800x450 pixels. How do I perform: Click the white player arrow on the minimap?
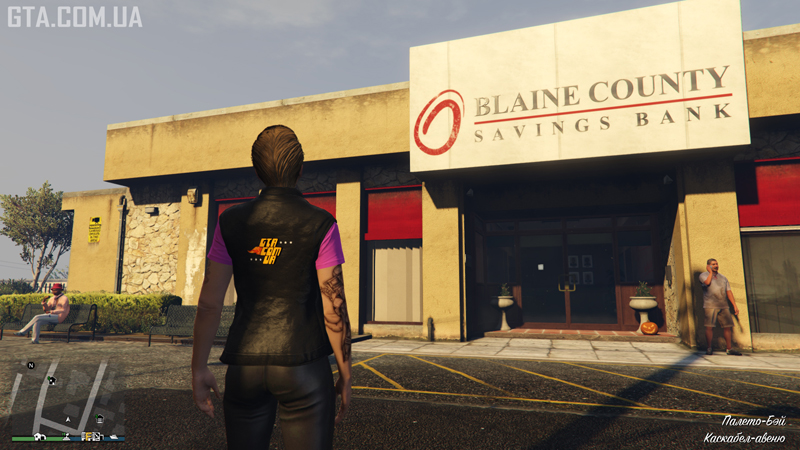(68, 420)
